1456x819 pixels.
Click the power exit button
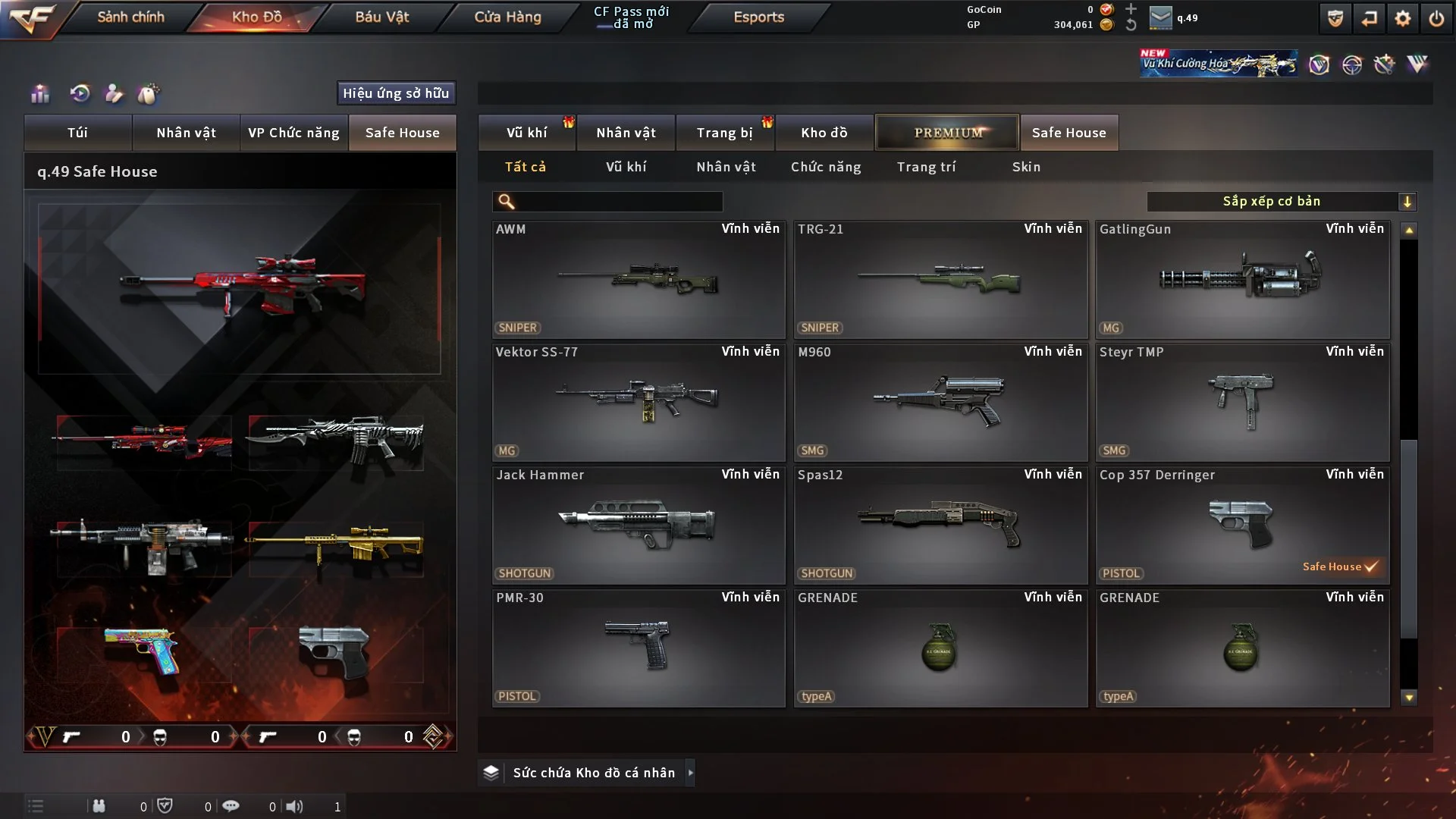[x=1436, y=18]
